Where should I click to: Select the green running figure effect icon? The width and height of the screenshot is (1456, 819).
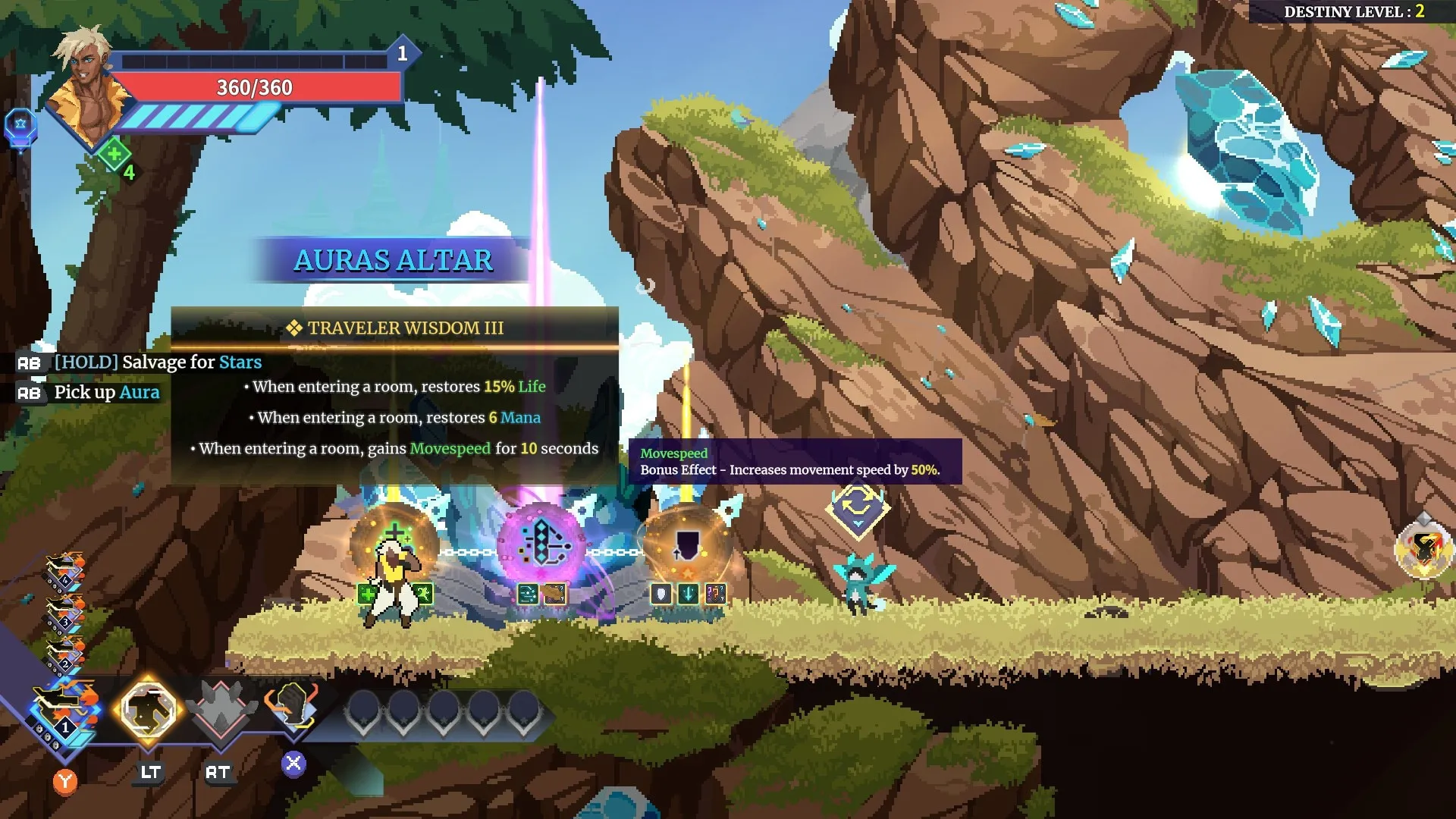pos(422,594)
